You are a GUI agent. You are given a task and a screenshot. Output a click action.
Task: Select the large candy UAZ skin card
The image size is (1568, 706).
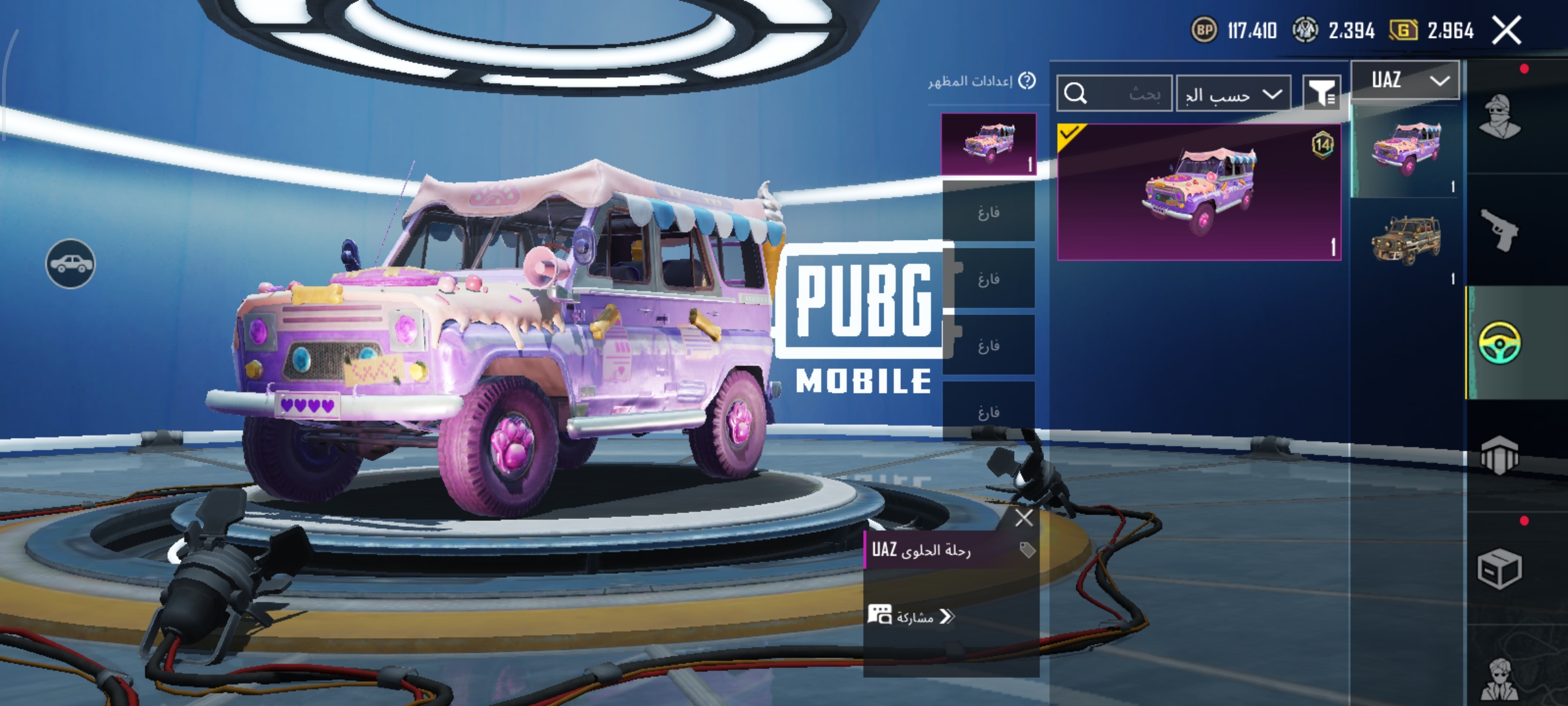pyautogui.click(x=1199, y=192)
